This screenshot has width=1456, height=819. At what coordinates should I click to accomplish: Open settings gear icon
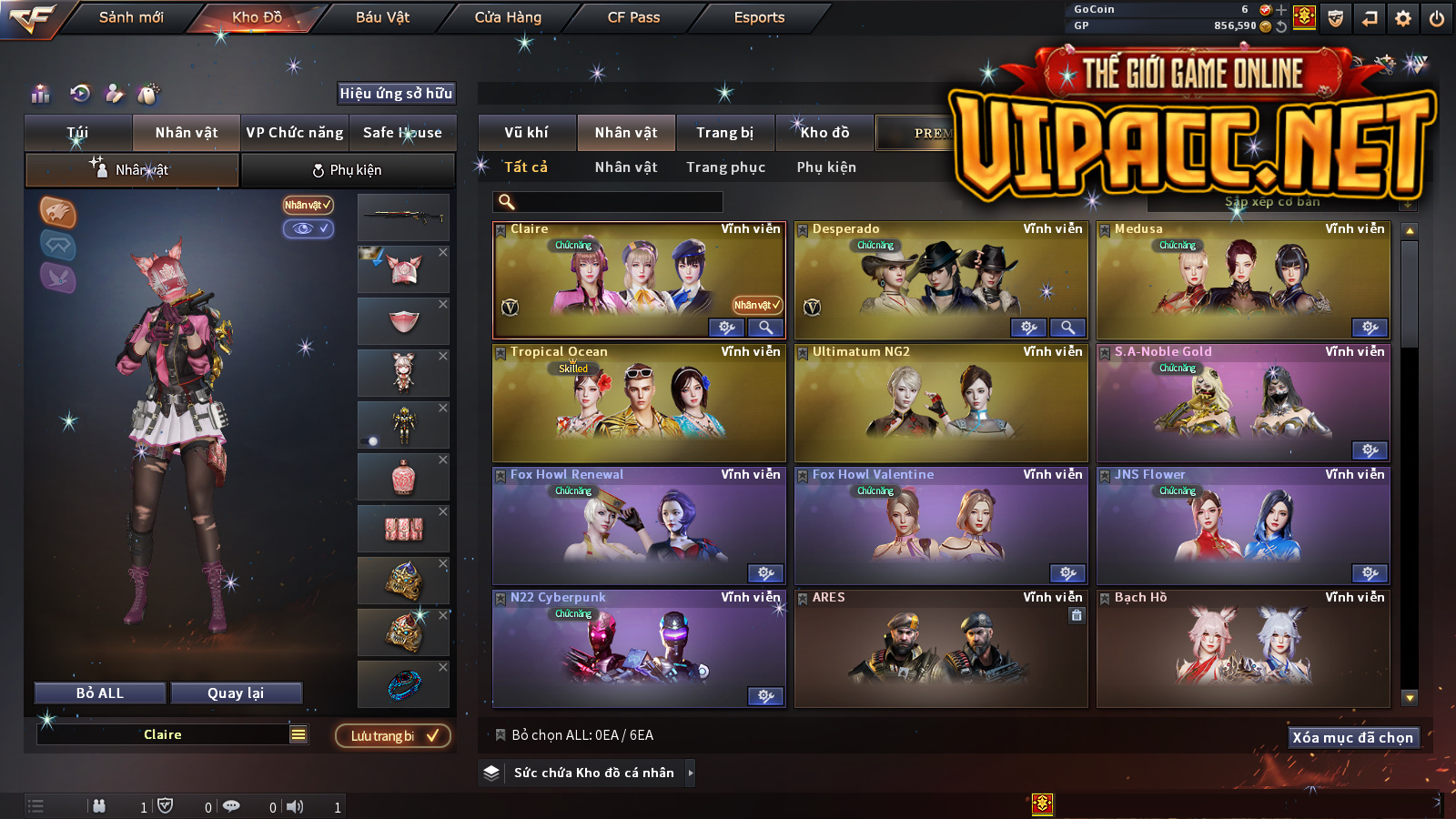(1403, 18)
